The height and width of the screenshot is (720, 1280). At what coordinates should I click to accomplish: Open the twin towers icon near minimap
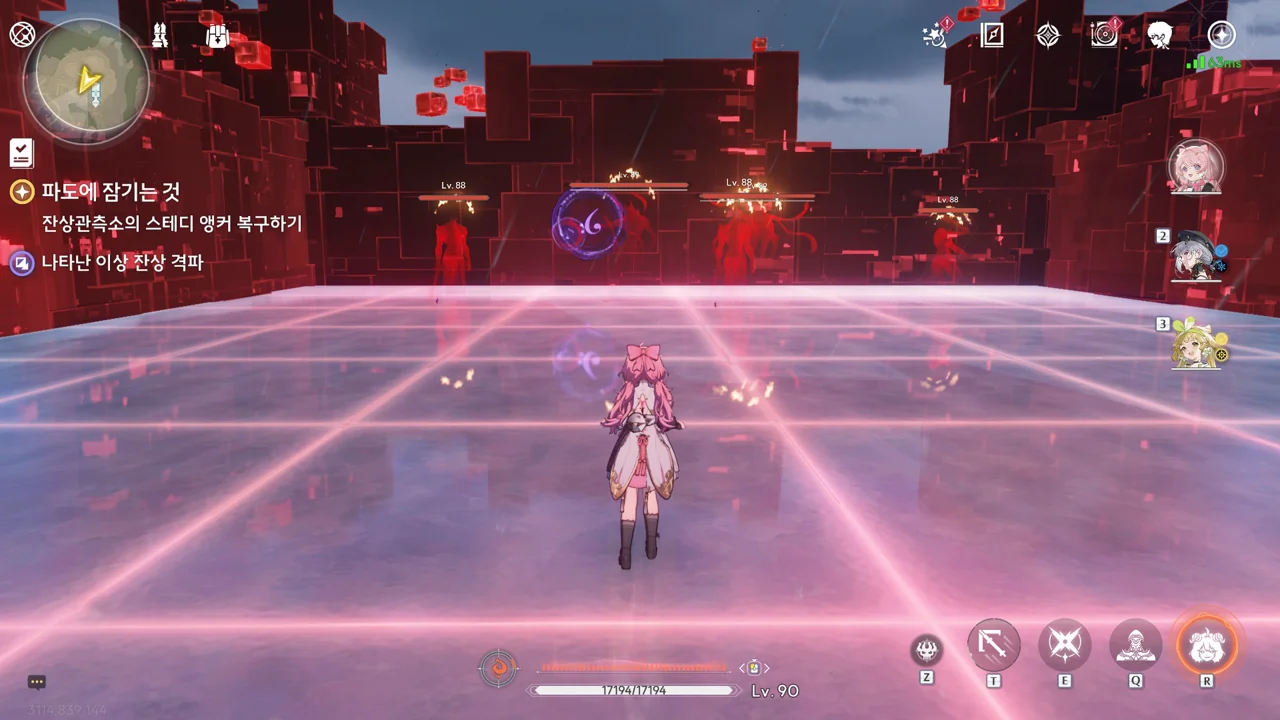tap(159, 36)
